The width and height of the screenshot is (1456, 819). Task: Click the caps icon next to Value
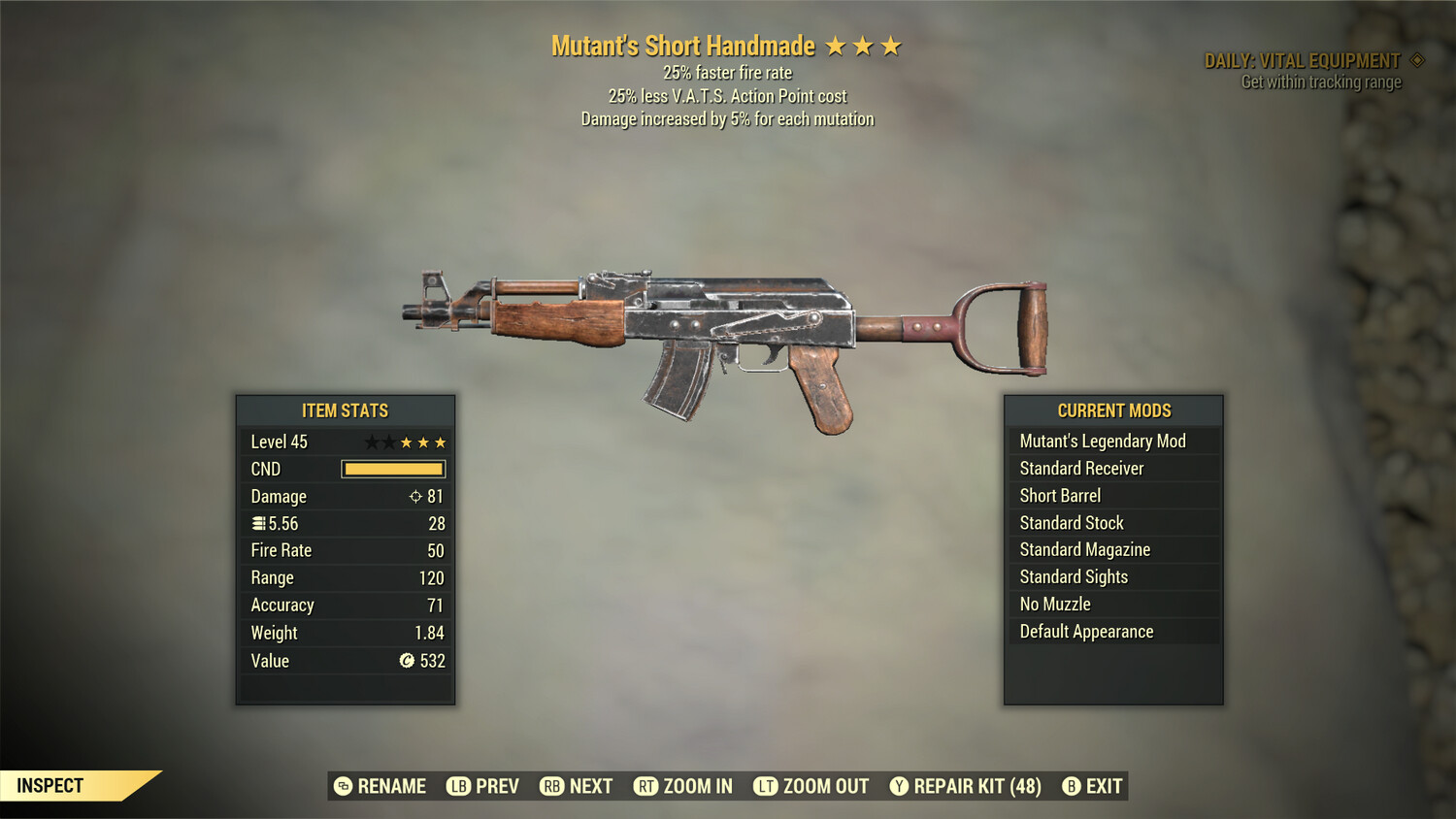click(409, 661)
